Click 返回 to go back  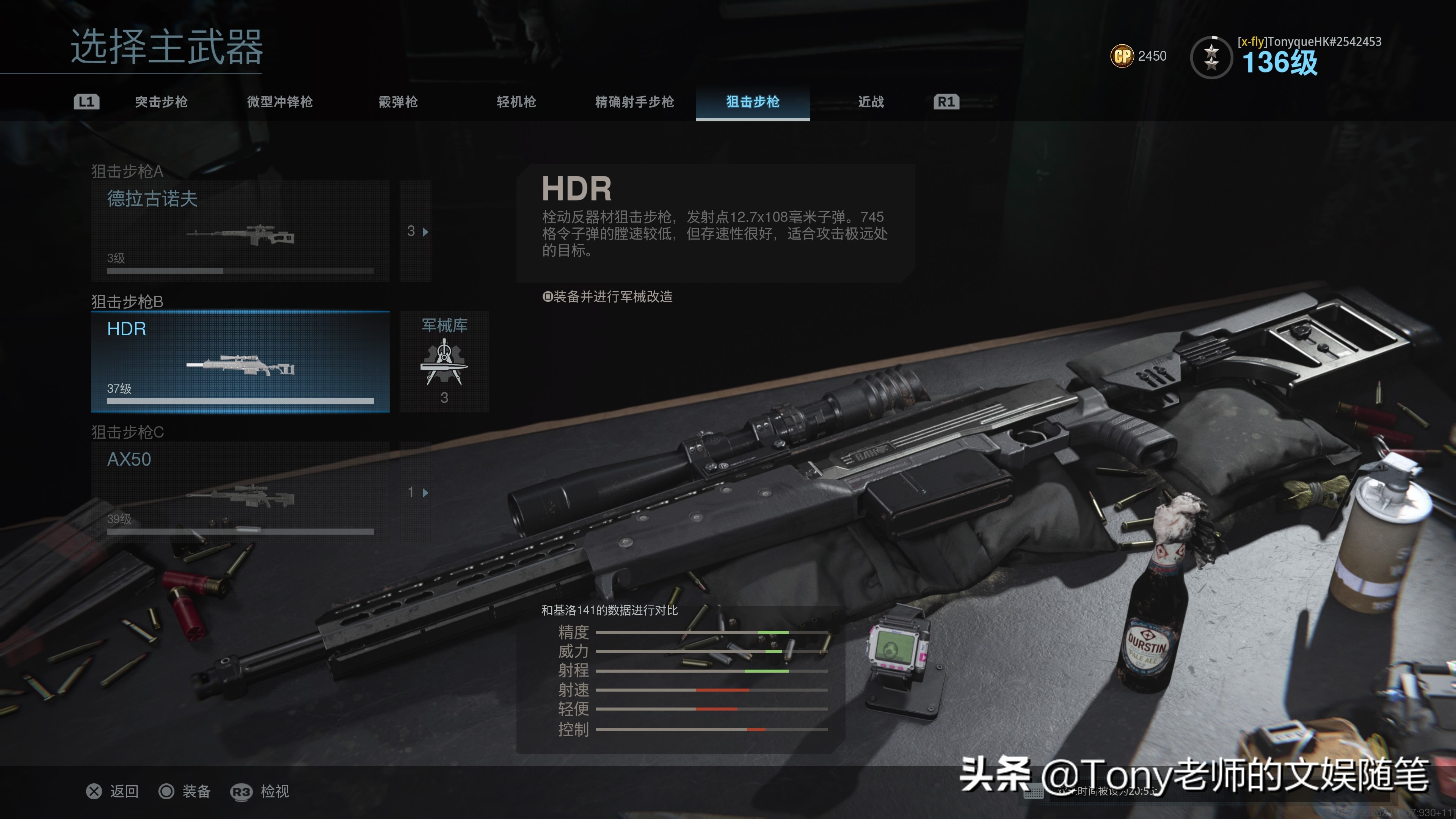coord(113,791)
